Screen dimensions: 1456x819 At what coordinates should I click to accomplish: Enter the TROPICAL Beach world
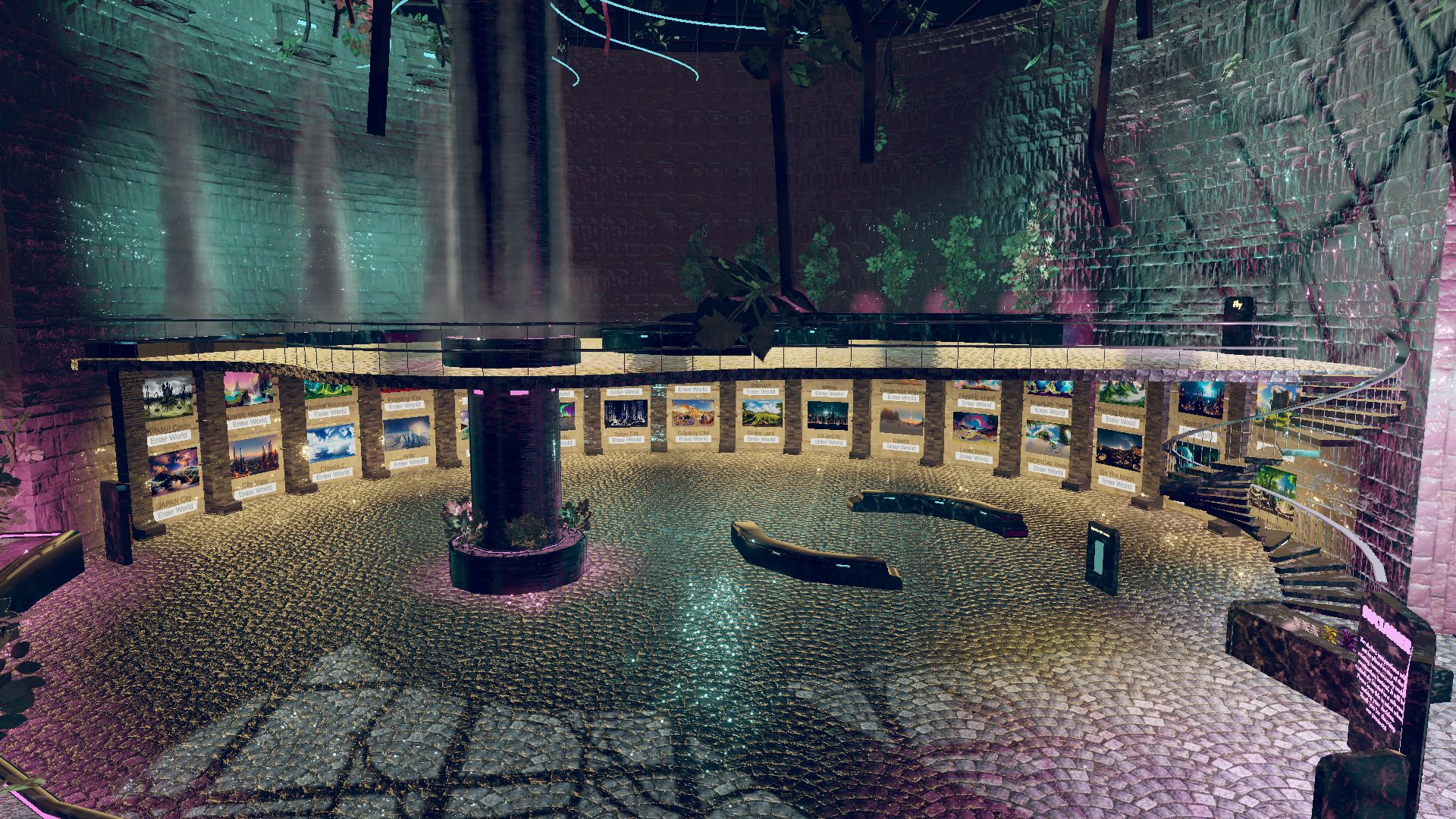[1049, 470]
